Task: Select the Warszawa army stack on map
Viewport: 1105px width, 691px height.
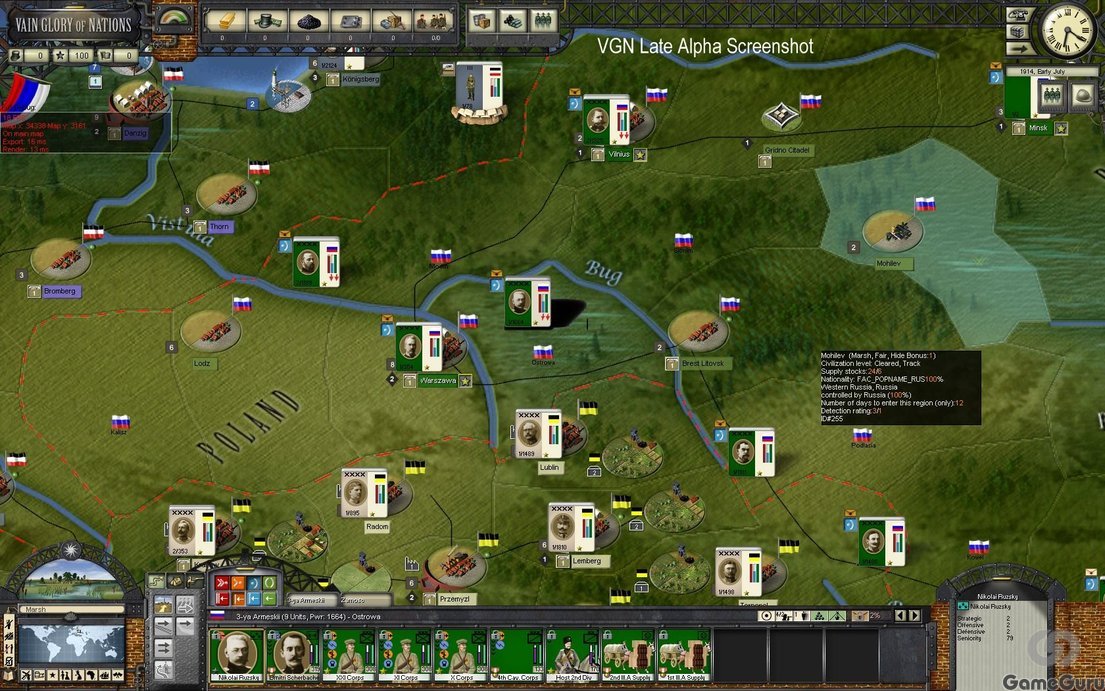Action: tap(419, 348)
